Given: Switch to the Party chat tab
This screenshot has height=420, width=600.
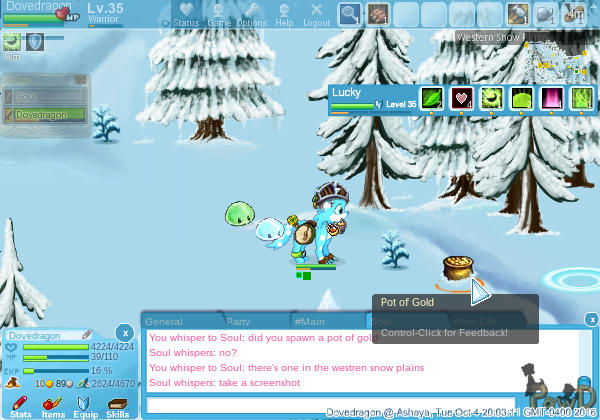Looking at the screenshot, I should click(238, 322).
